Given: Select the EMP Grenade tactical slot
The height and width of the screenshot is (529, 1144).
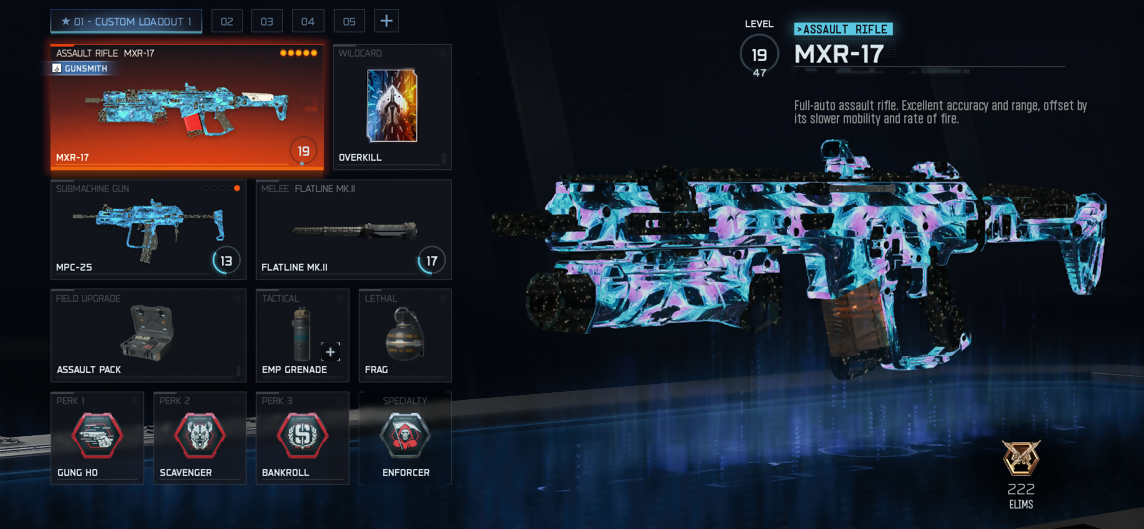Looking at the screenshot, I should [x=302, y=336].
